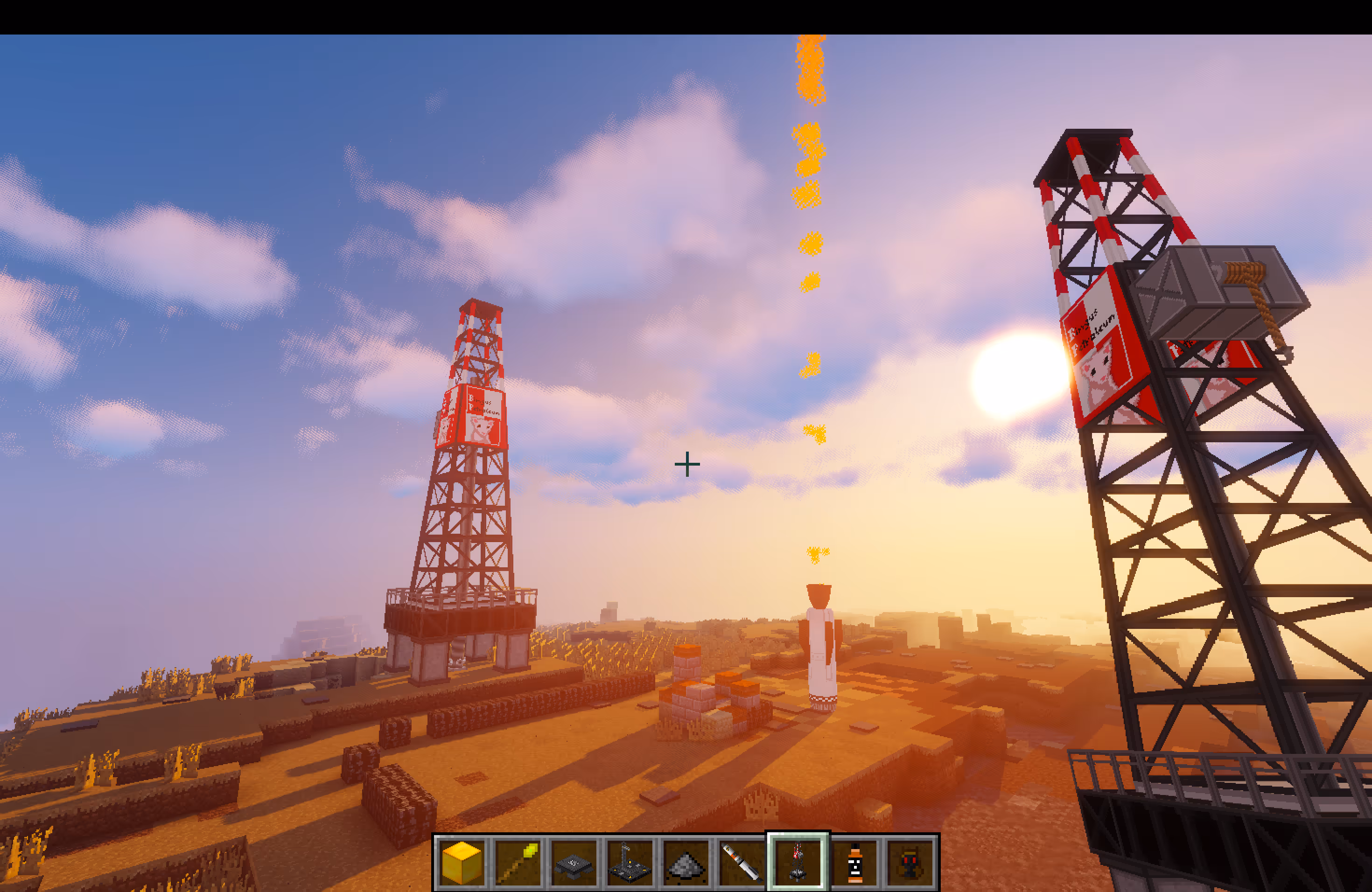The width and height of the screenshot is (1372, 892).
Task: Select the red-eyed gas mask slot
Action: [910, 862]
